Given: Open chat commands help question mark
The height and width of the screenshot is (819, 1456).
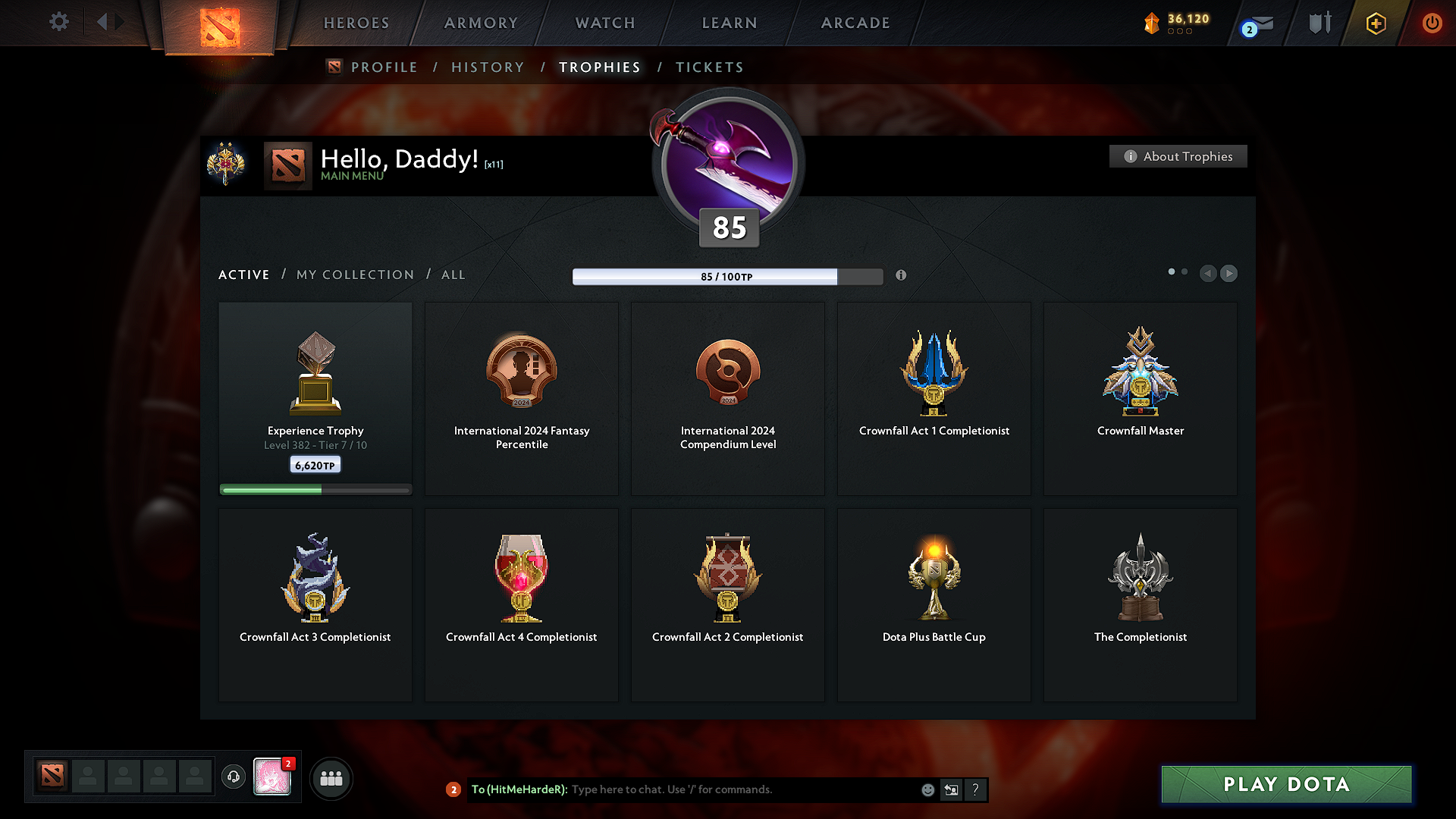Looking at the screenshot, I should pos(976,790).
